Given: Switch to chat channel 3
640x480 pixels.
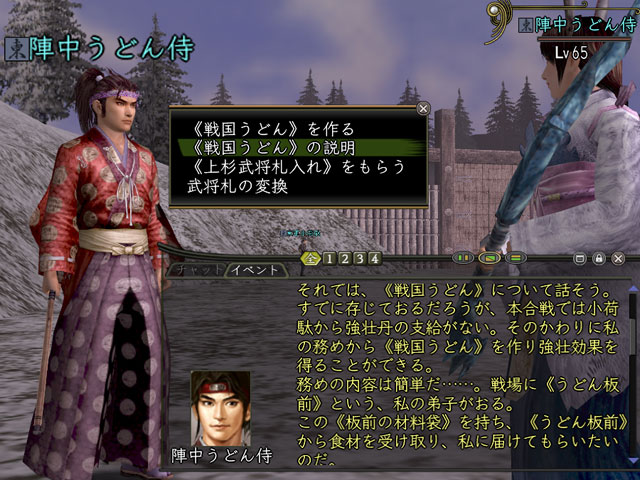Looking at the screenshot, I should pyautogui.click(x=358, y=259).
